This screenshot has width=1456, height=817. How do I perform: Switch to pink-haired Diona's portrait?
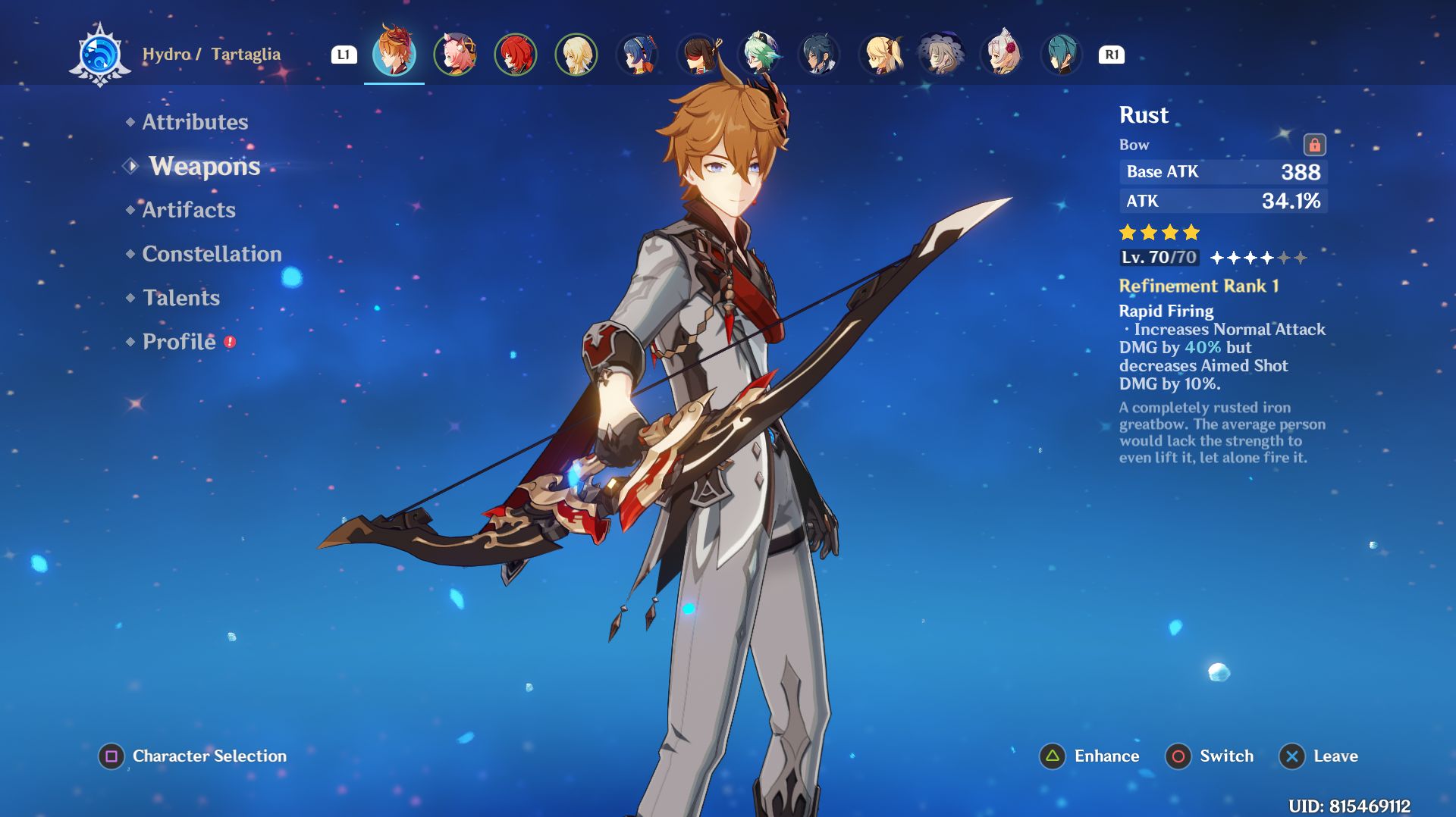point(455,55)
